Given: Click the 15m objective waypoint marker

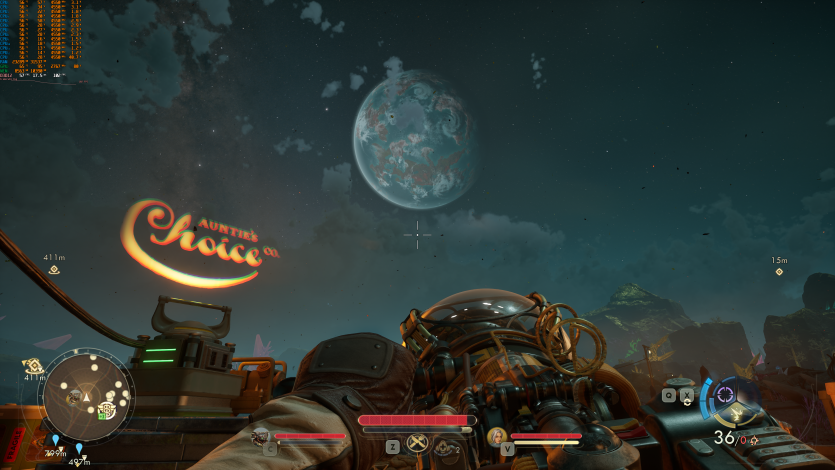Looking at the screenshot, I should pos(779,271).
